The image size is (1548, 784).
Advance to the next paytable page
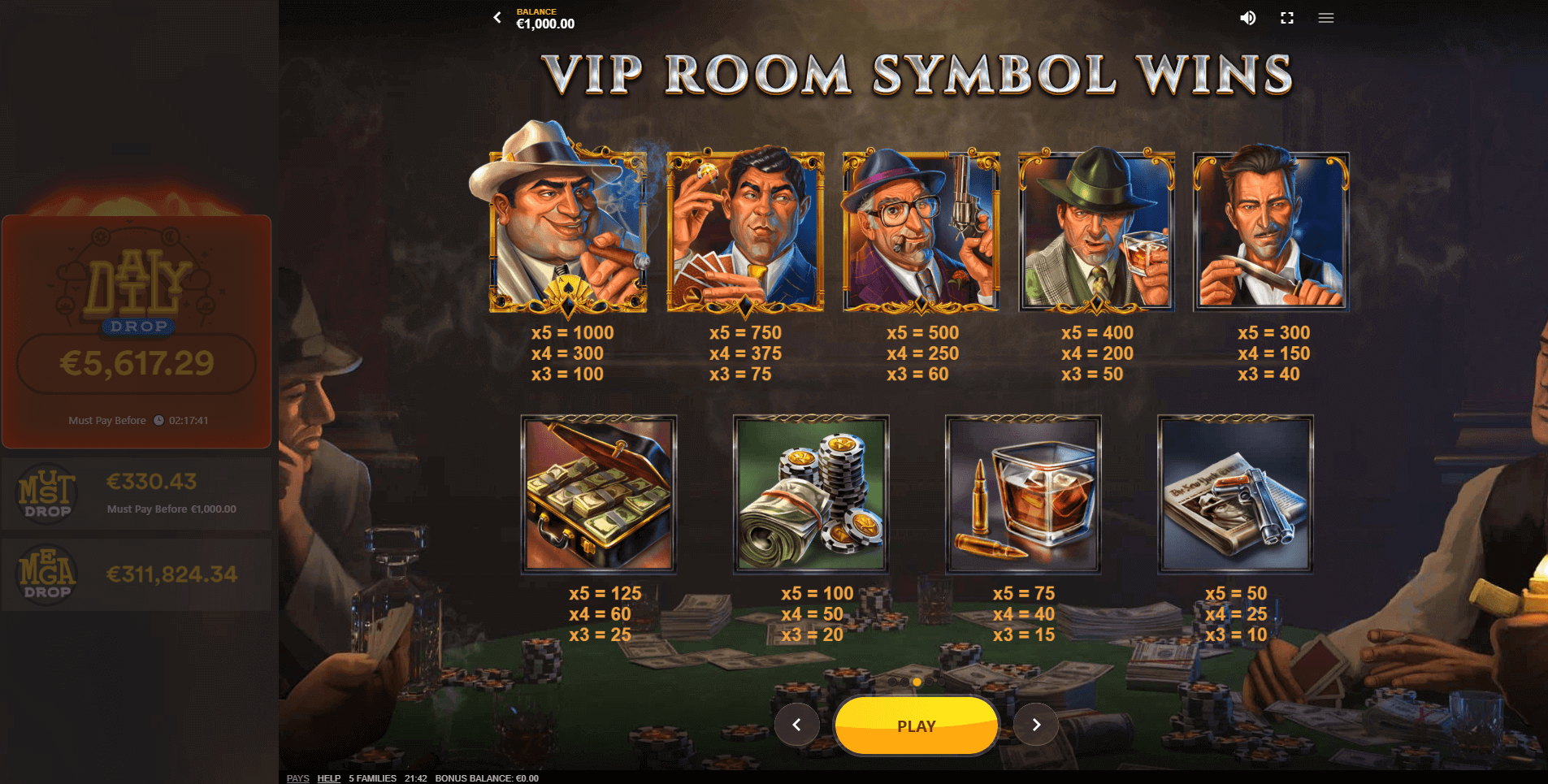[x=1036, y=725]
